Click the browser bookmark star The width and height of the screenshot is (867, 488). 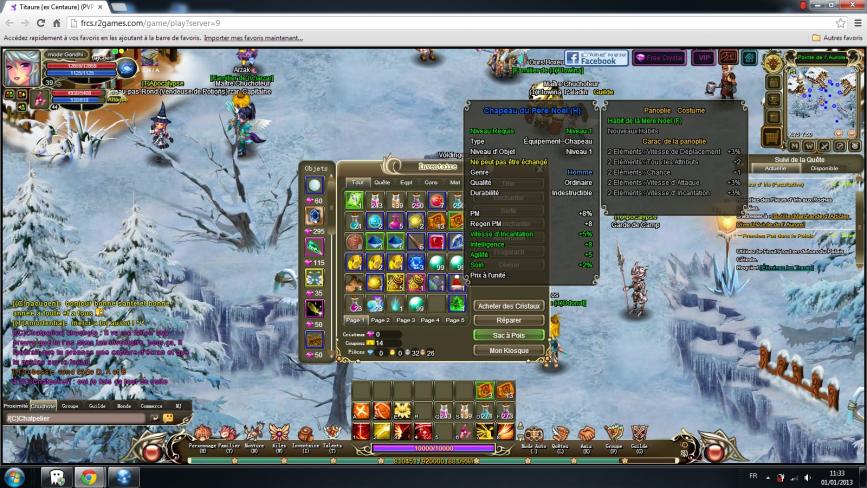[840, 22]
